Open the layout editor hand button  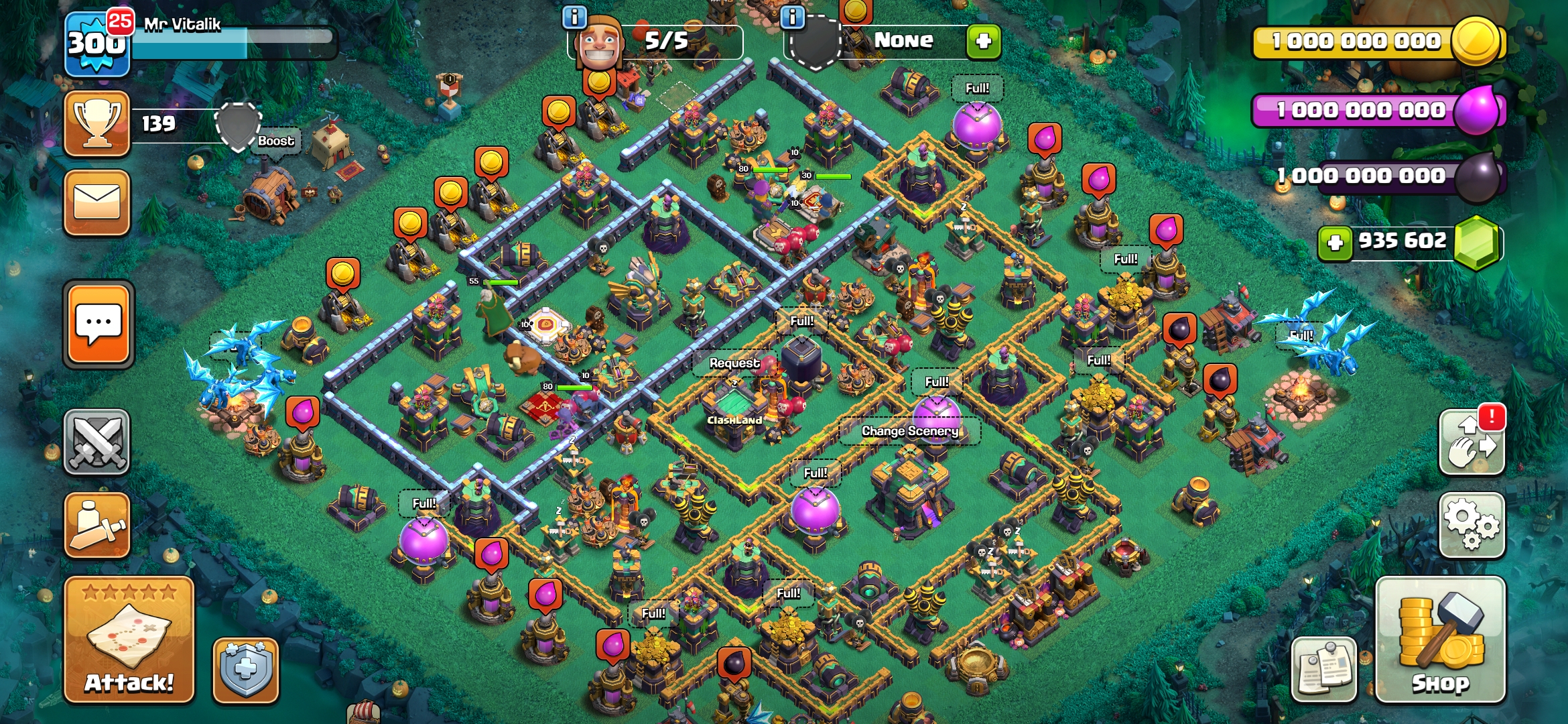1472,442
